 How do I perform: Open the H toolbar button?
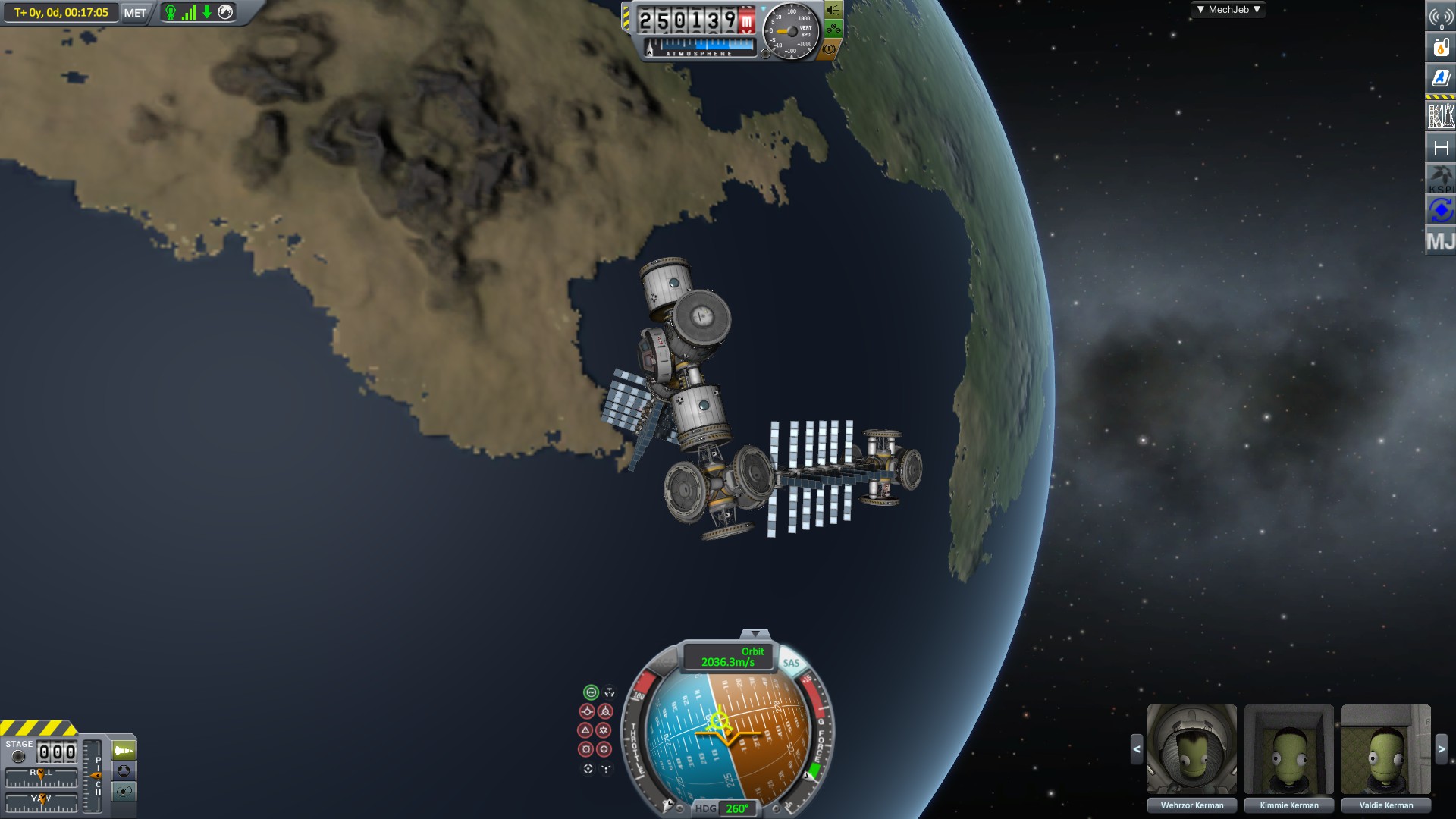(1441, 148)
